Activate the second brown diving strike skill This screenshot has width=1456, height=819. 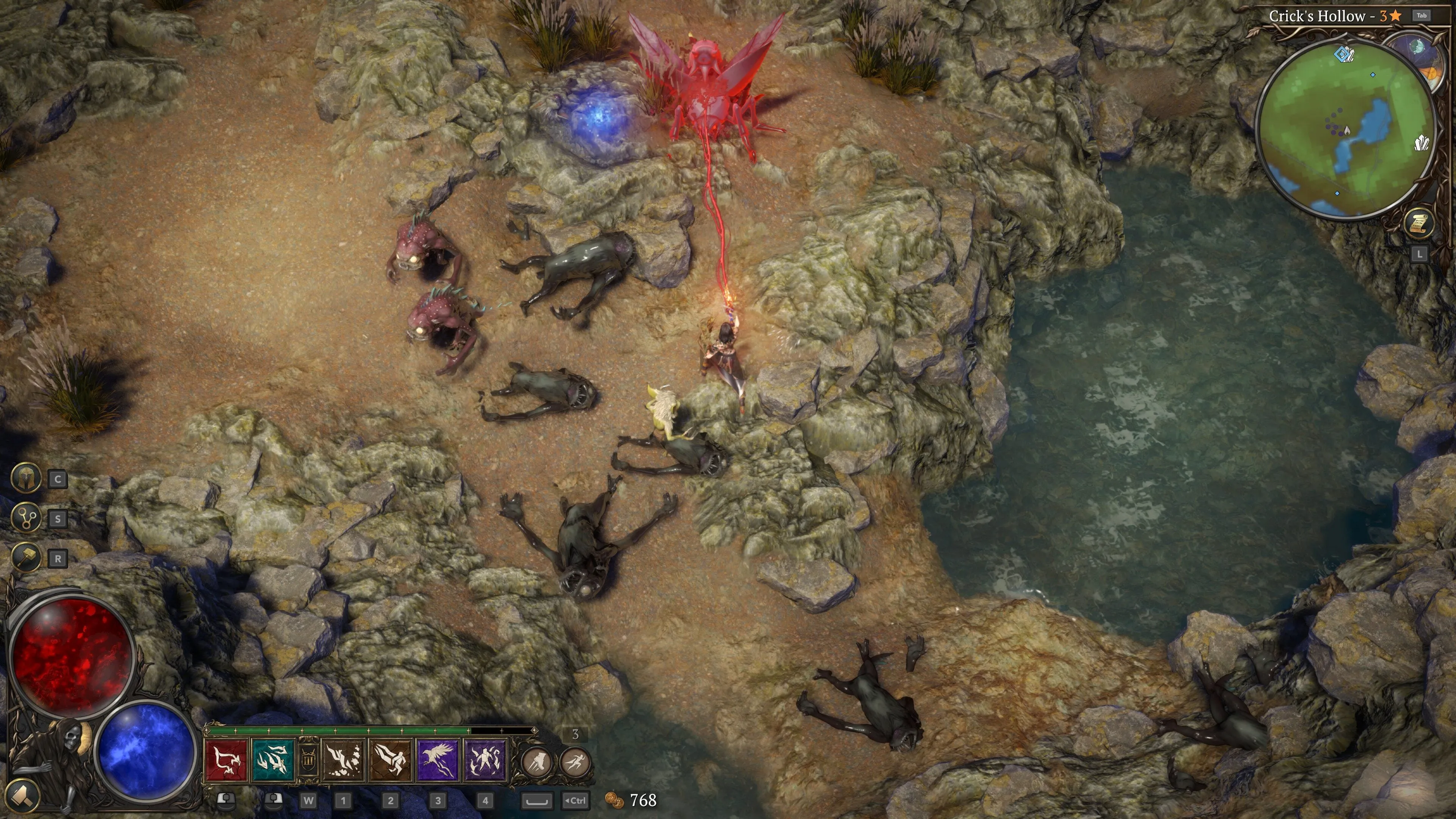tap(391, 760)
